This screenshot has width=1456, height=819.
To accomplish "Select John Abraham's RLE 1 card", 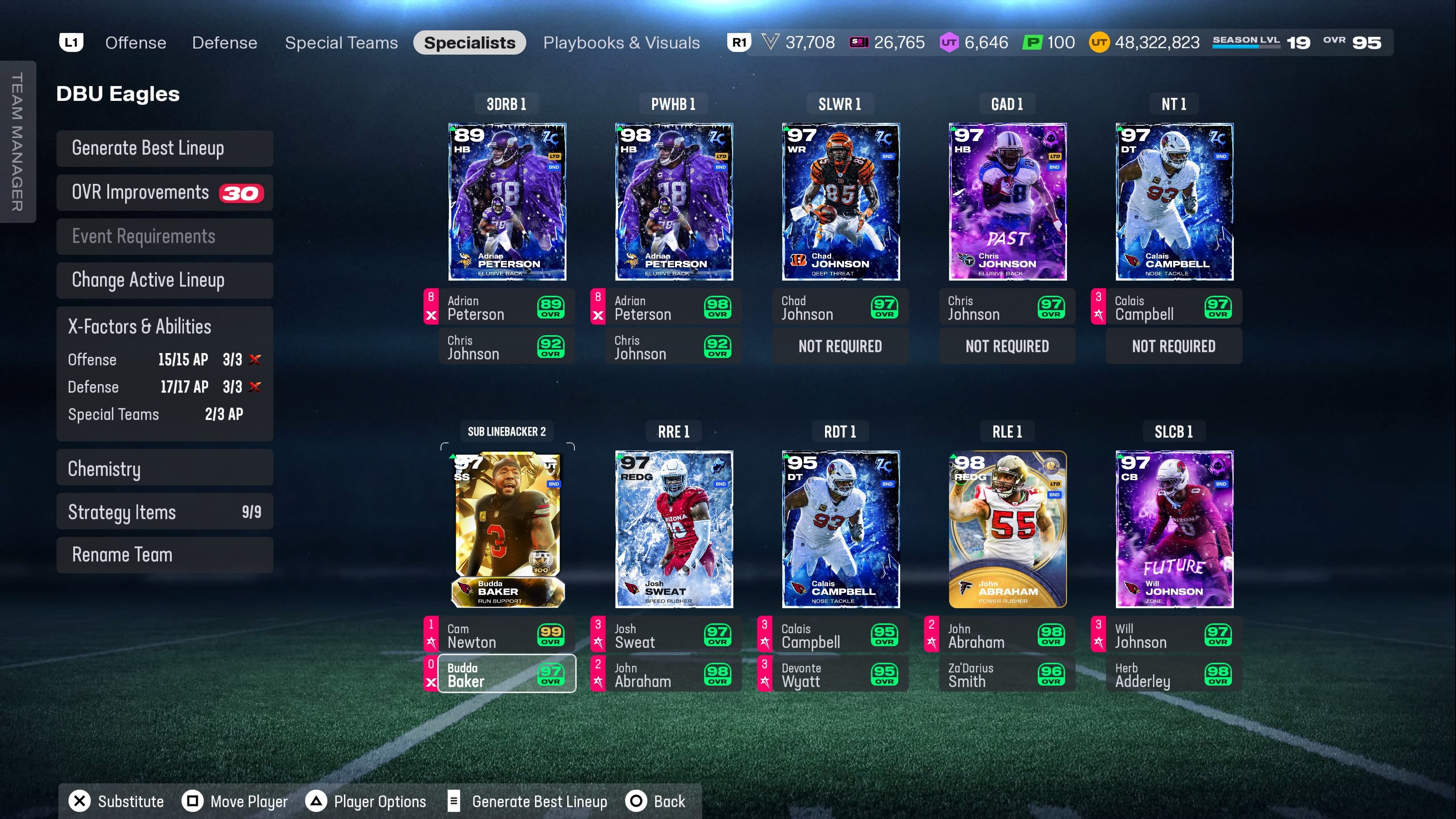I will (x=1007, y=529).
